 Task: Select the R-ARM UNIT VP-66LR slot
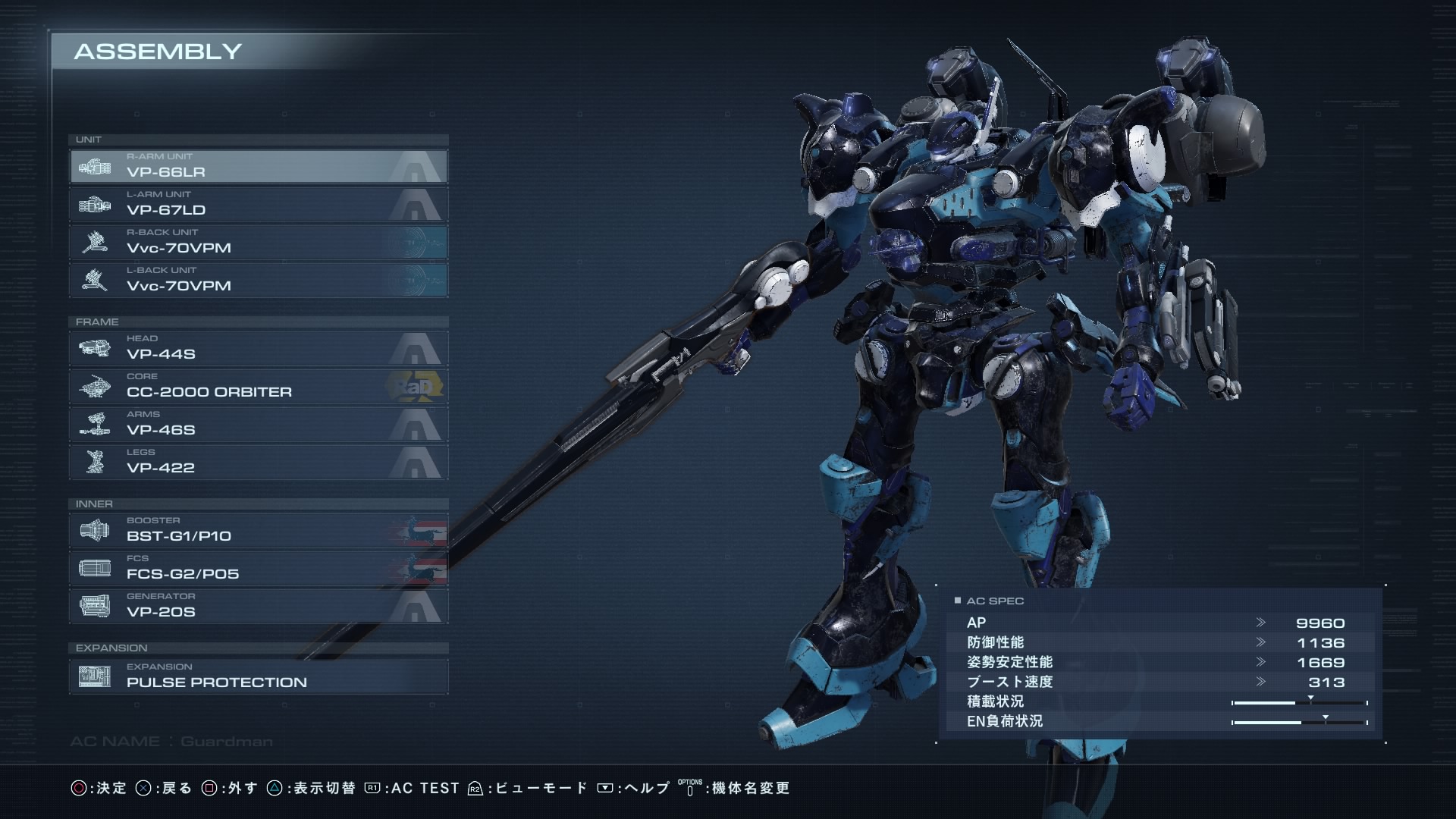coord(258,166)
